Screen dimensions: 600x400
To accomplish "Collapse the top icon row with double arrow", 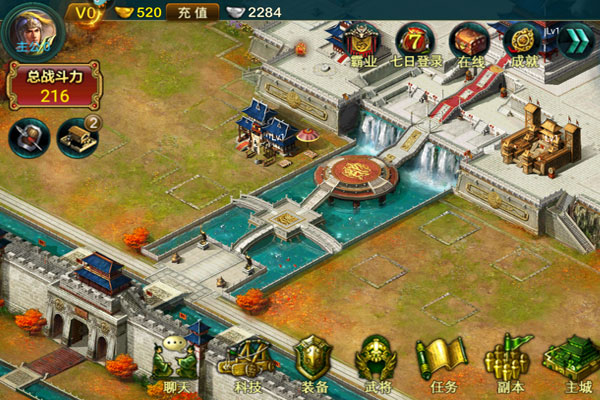I will 576,40.
